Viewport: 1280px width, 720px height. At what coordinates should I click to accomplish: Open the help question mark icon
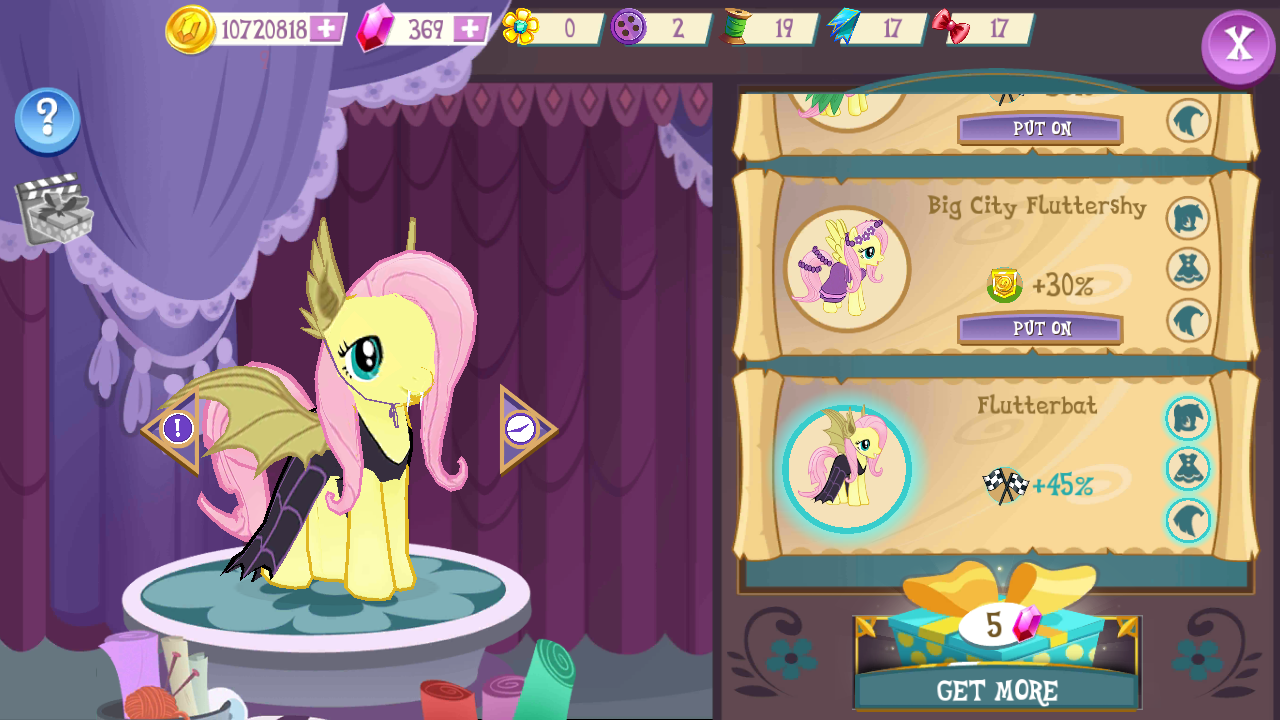(46, 118)
